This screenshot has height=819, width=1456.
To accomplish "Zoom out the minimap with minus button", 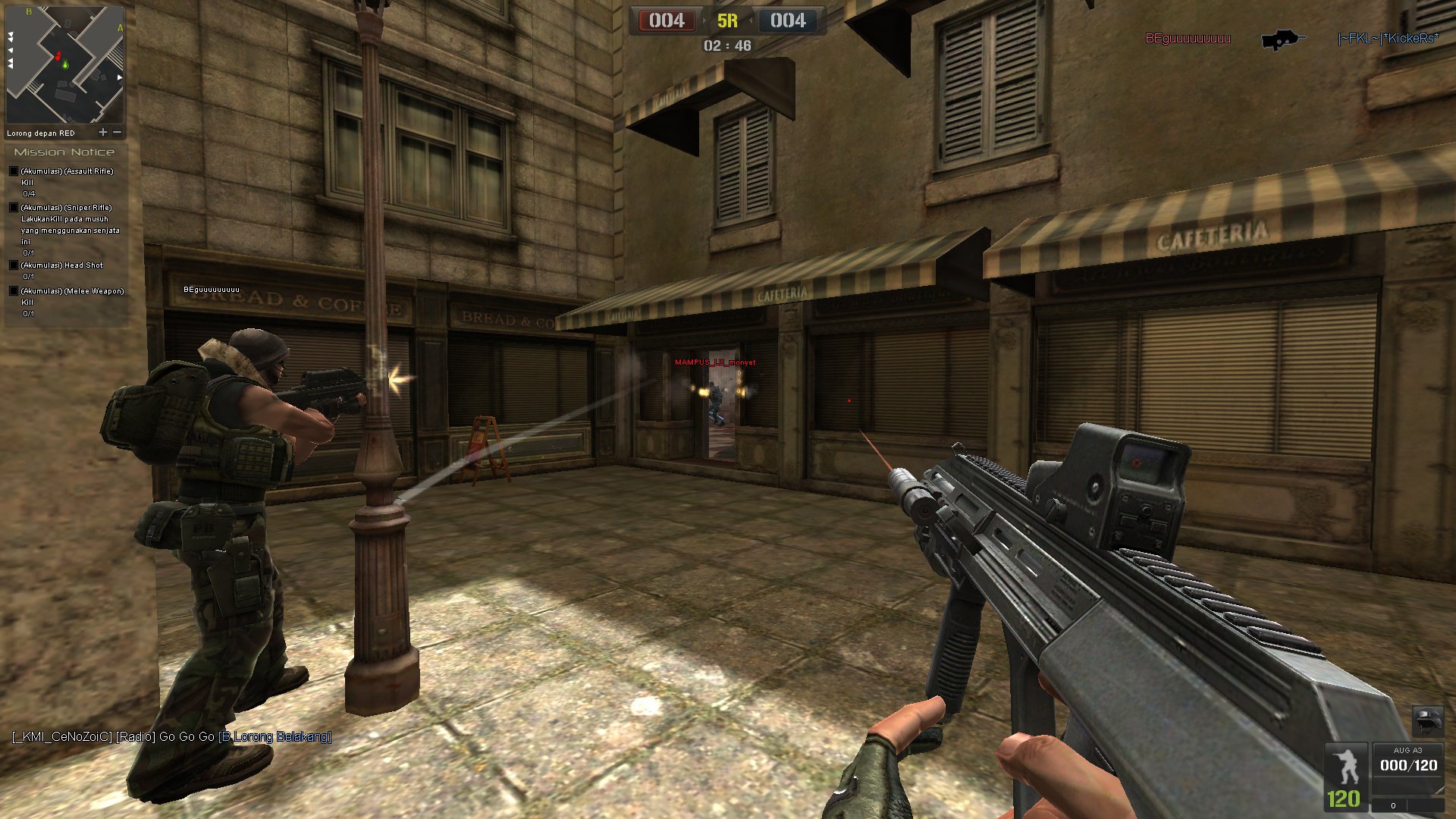I will click(118, 132).
